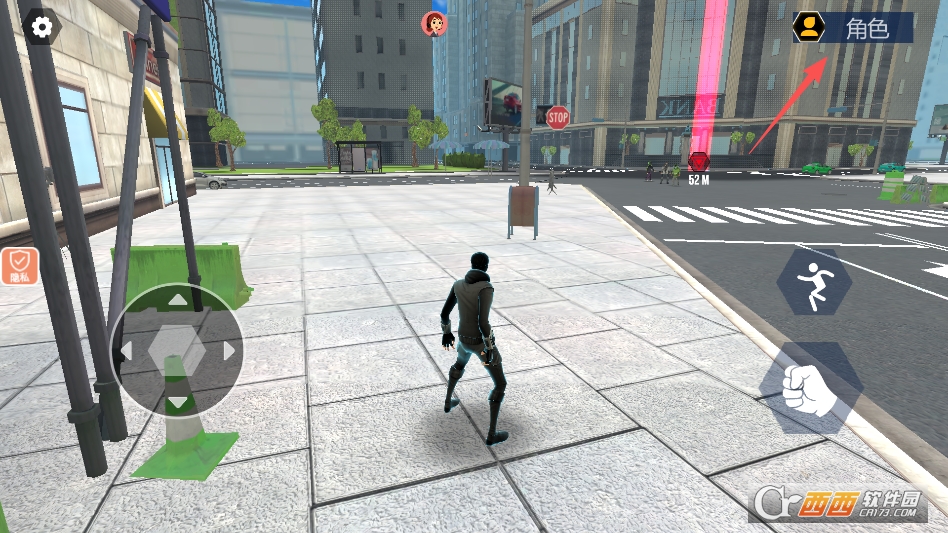Tap the d-pad down arrow
The image size is (948, 533).
[x=176, y=403]
